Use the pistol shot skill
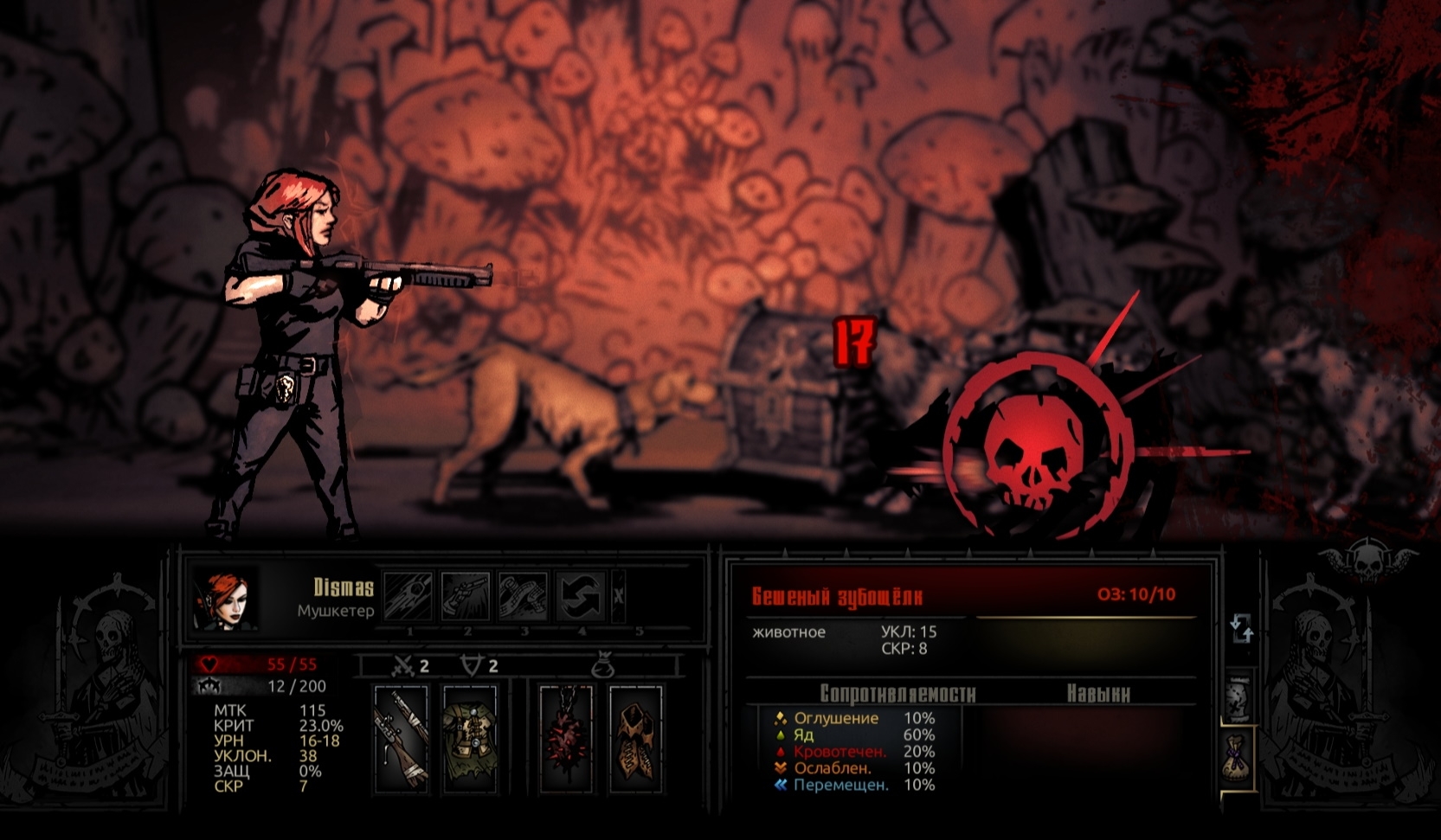This screenshot has width=1441, height=840. [466, 596]
